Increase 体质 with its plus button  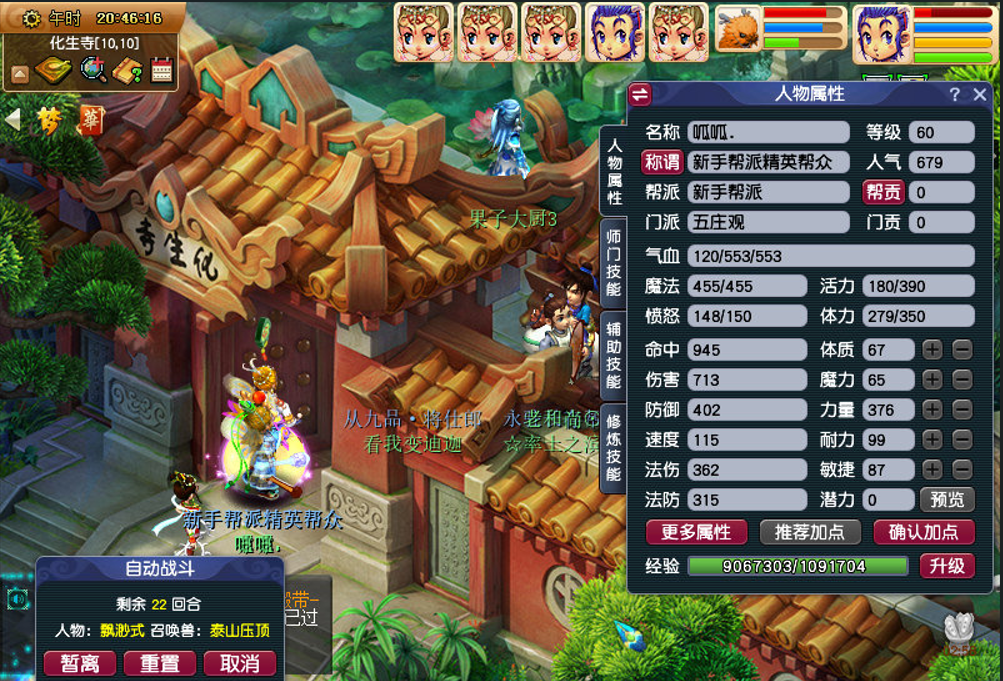[x=932, y=350]
